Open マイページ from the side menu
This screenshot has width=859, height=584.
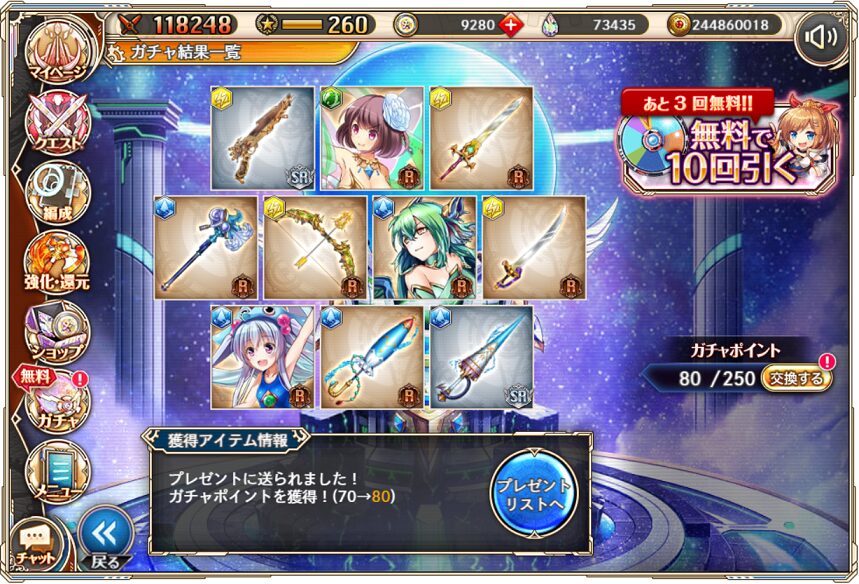(58, 57)
